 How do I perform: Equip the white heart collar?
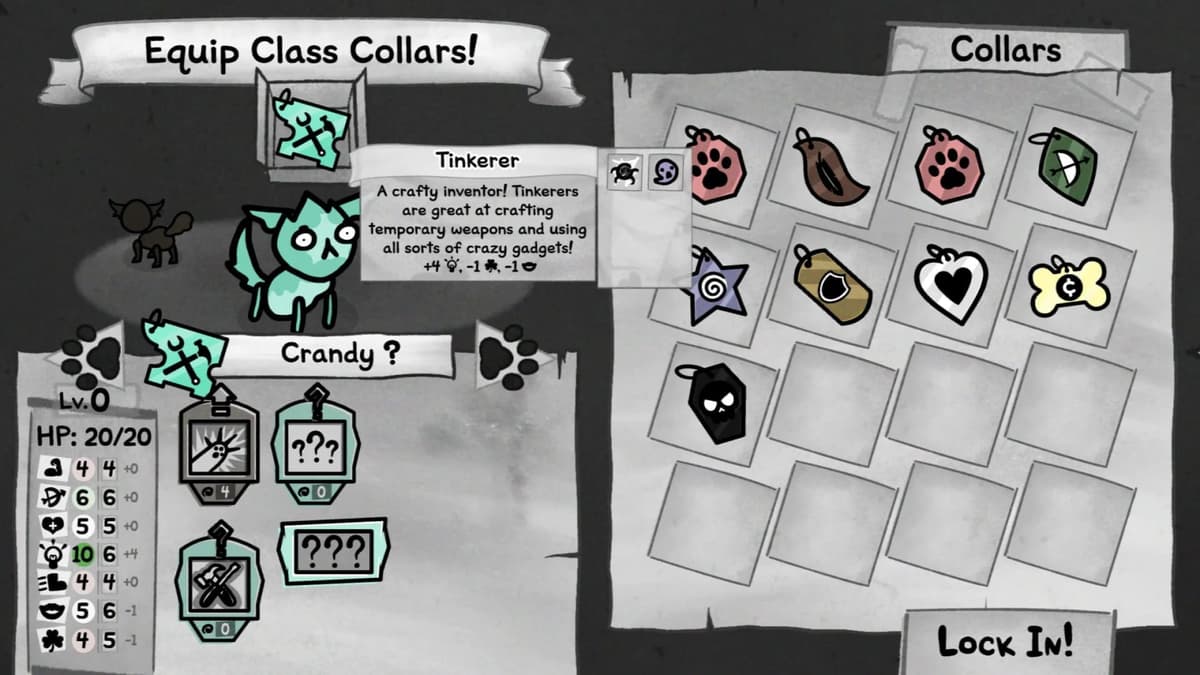[x=951, y=284]
